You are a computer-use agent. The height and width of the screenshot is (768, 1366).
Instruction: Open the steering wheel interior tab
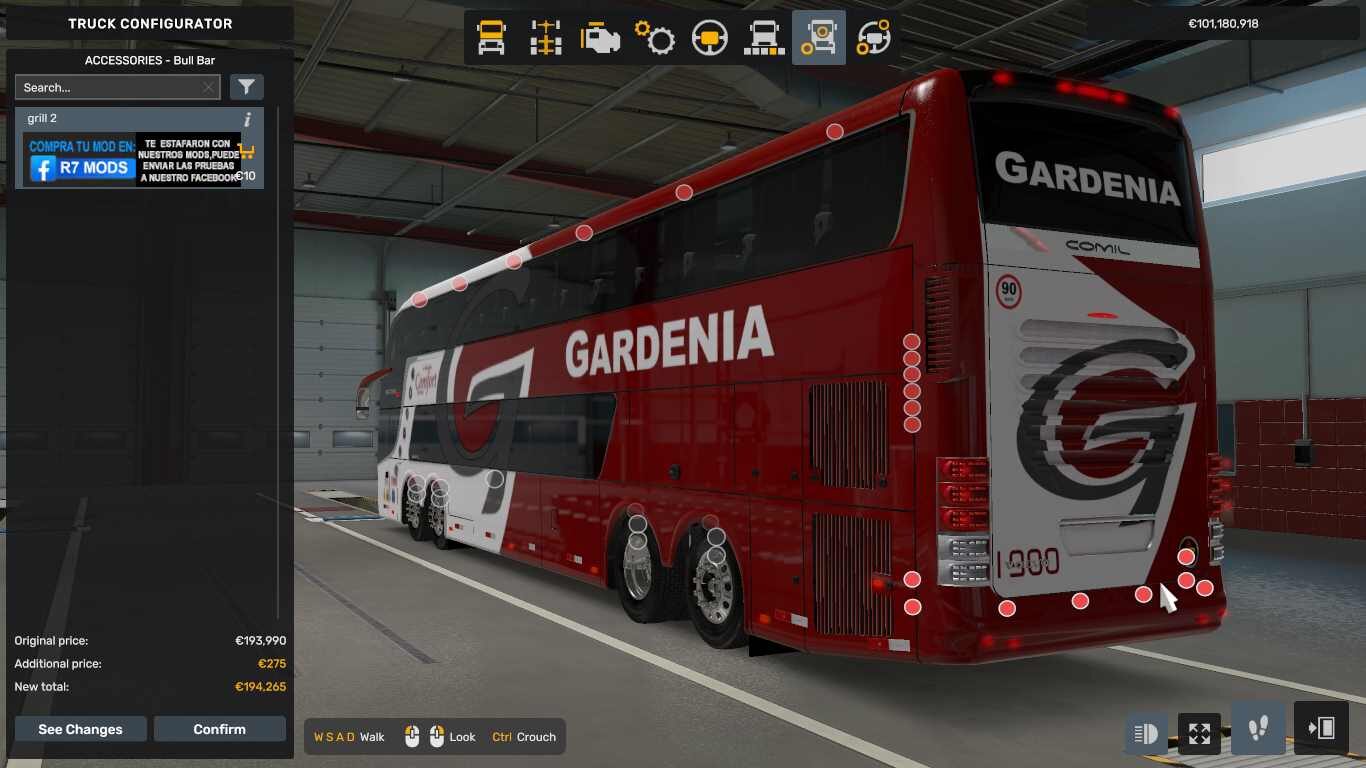[x=710, y=38]
